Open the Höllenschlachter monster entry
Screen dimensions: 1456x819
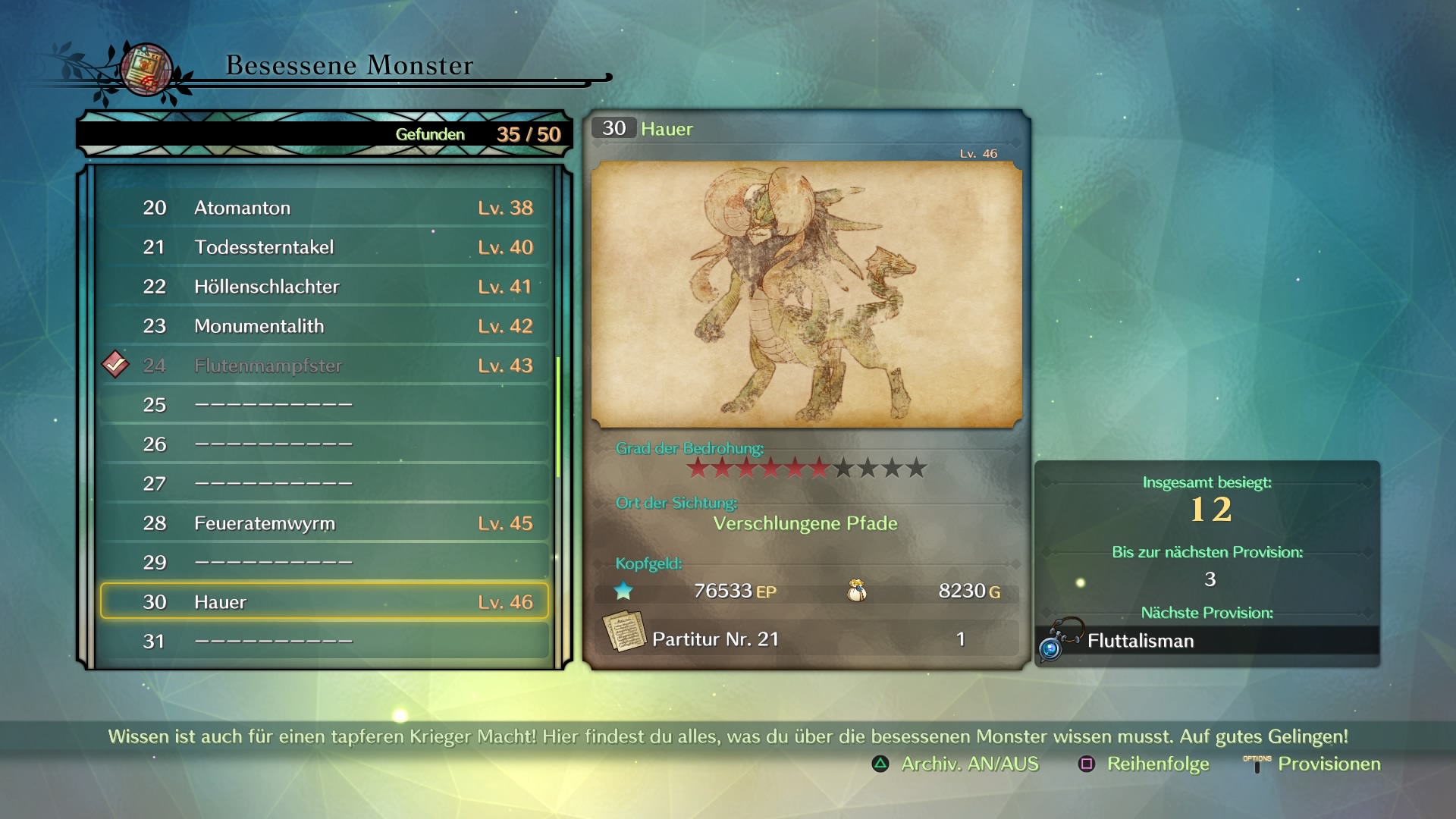coord(325,287)
